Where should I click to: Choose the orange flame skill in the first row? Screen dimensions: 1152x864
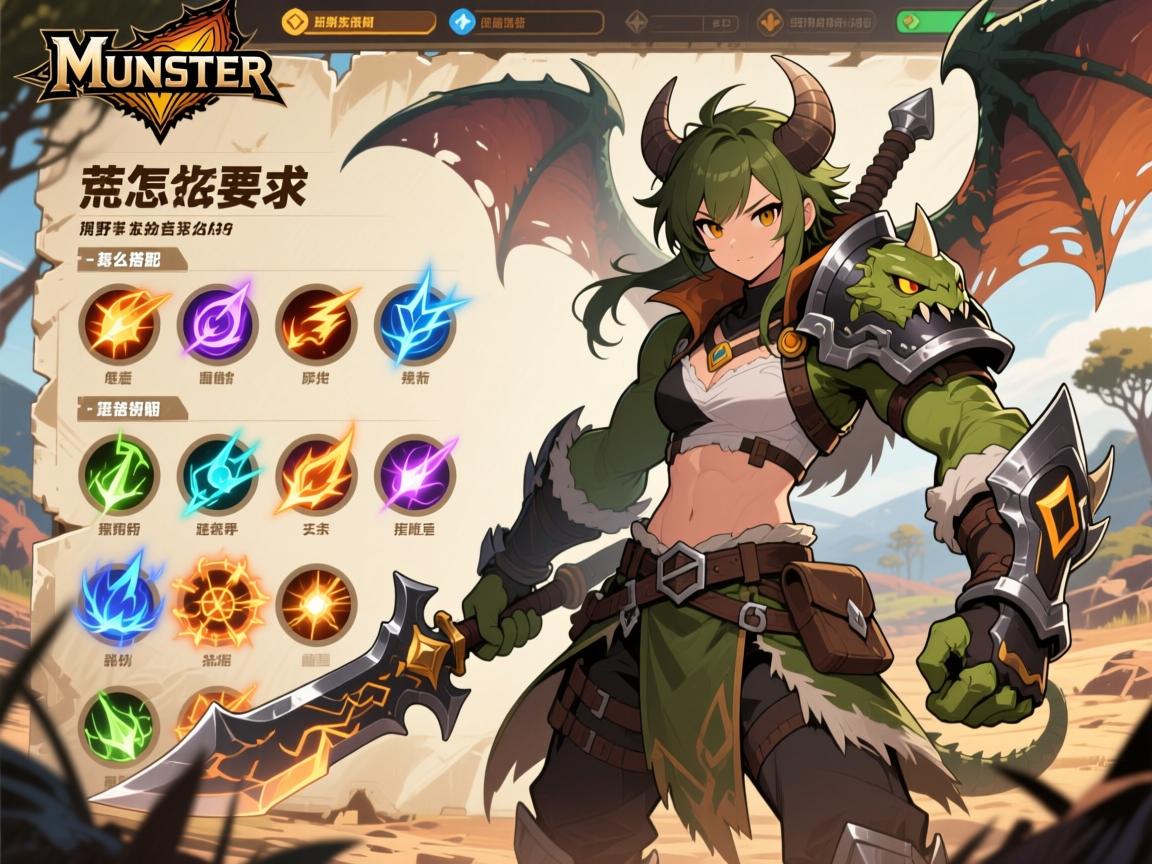point(119,321)
